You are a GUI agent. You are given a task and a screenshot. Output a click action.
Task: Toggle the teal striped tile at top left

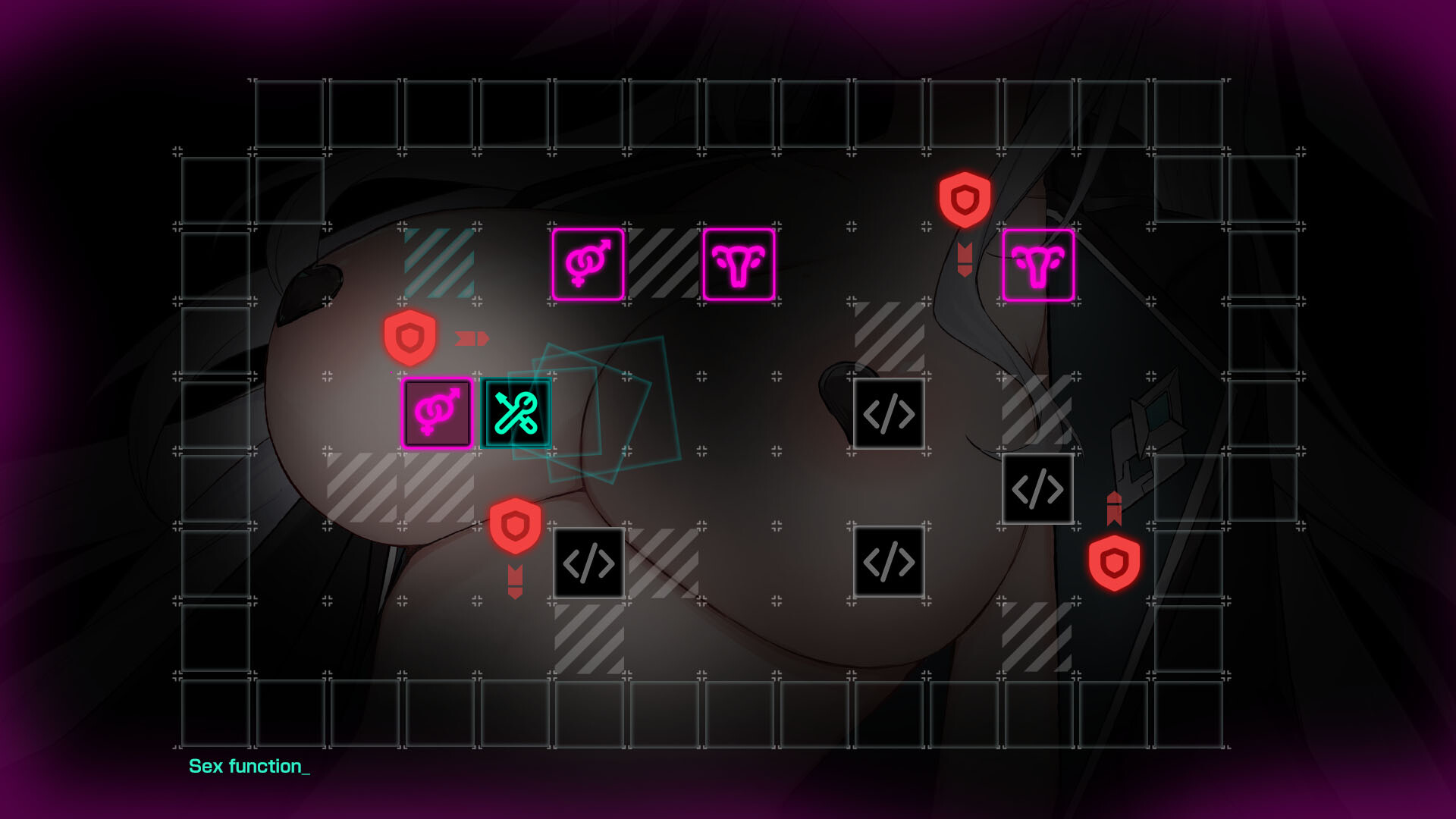440,265
